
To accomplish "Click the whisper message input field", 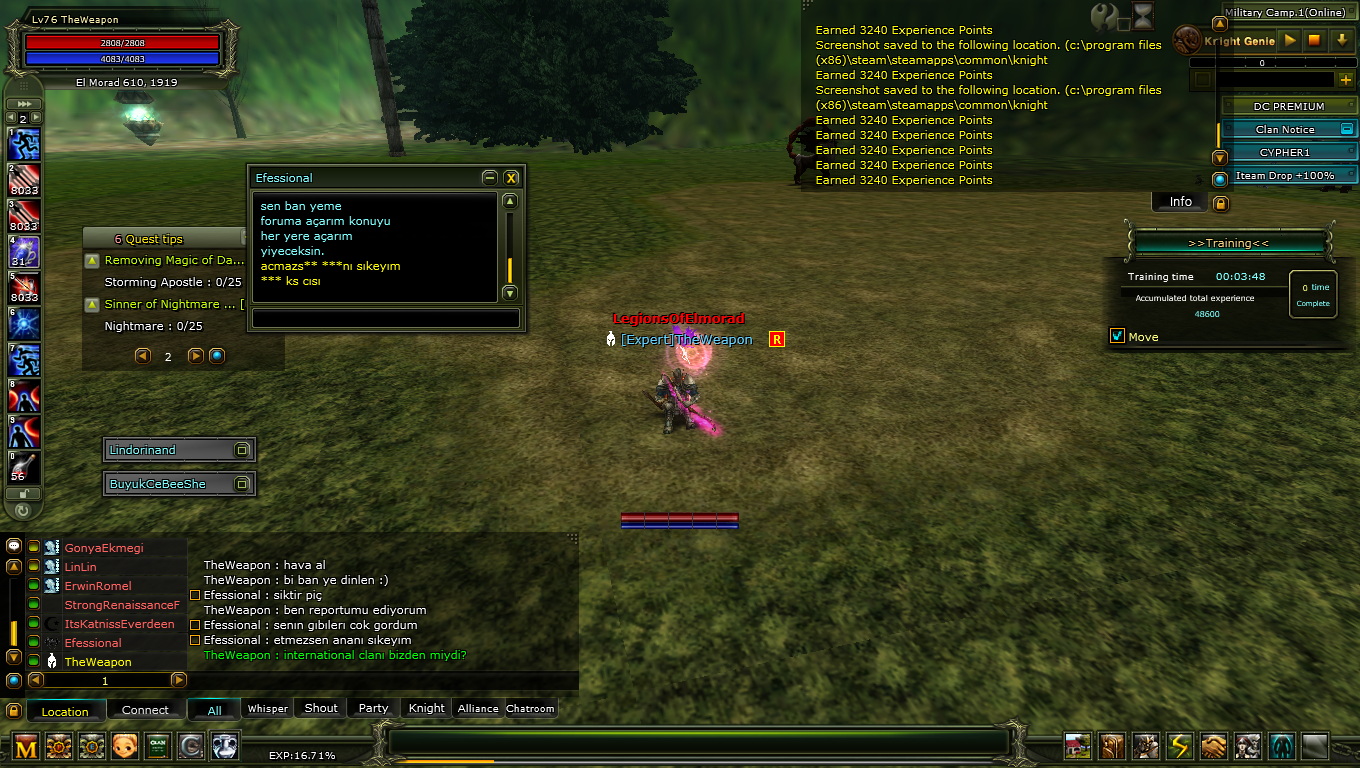I will tap(385, 318).
